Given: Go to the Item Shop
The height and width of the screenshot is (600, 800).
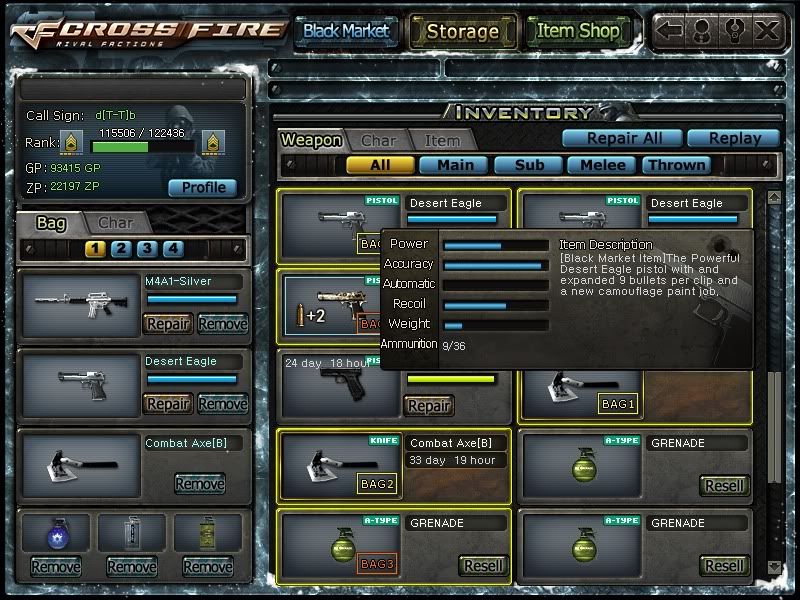Looking at the screenshot, I should [x=578, y=31].
